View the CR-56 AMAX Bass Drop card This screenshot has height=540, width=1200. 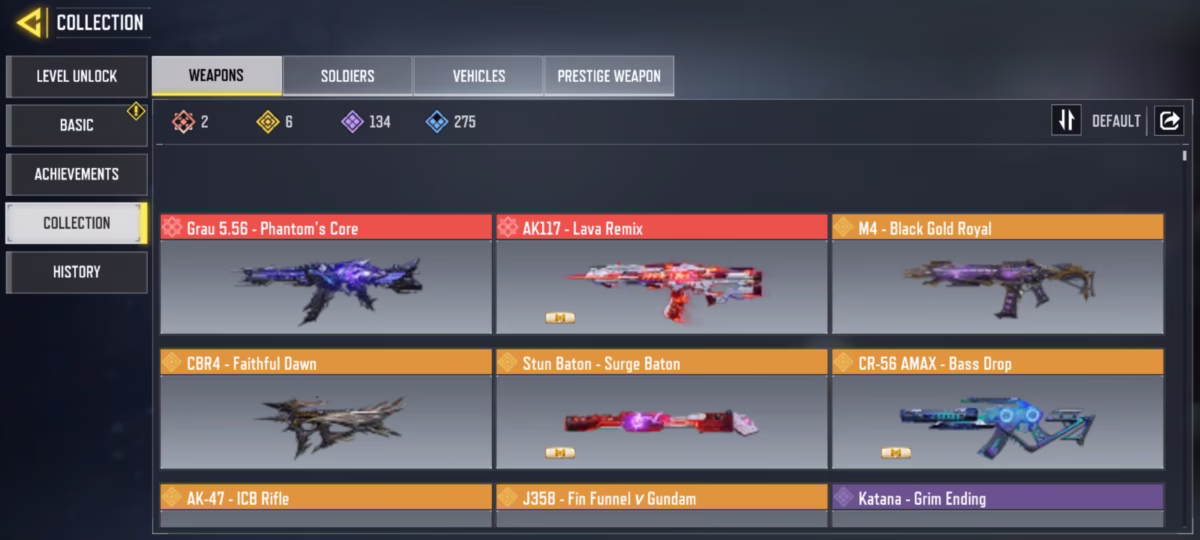pos(998,410)
